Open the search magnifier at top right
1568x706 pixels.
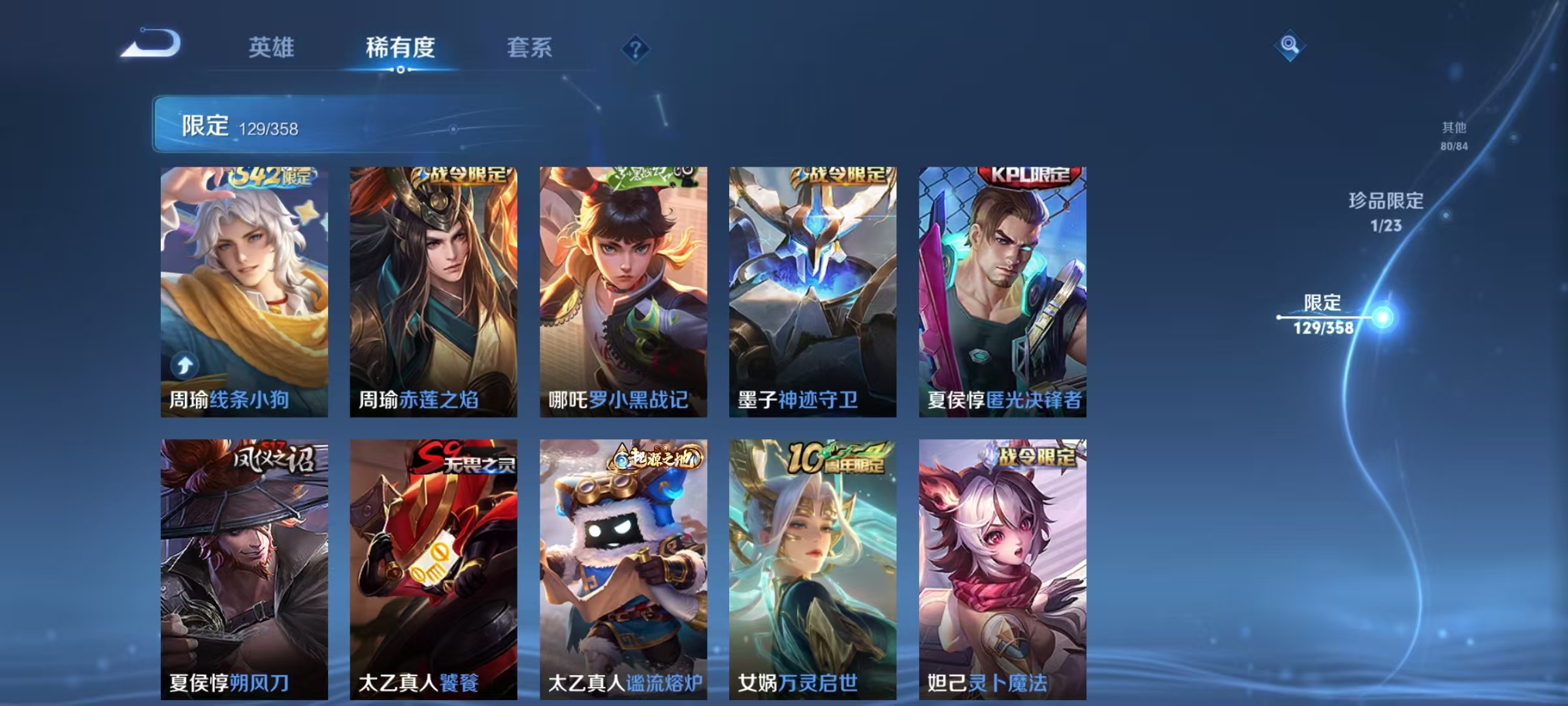1288,46
